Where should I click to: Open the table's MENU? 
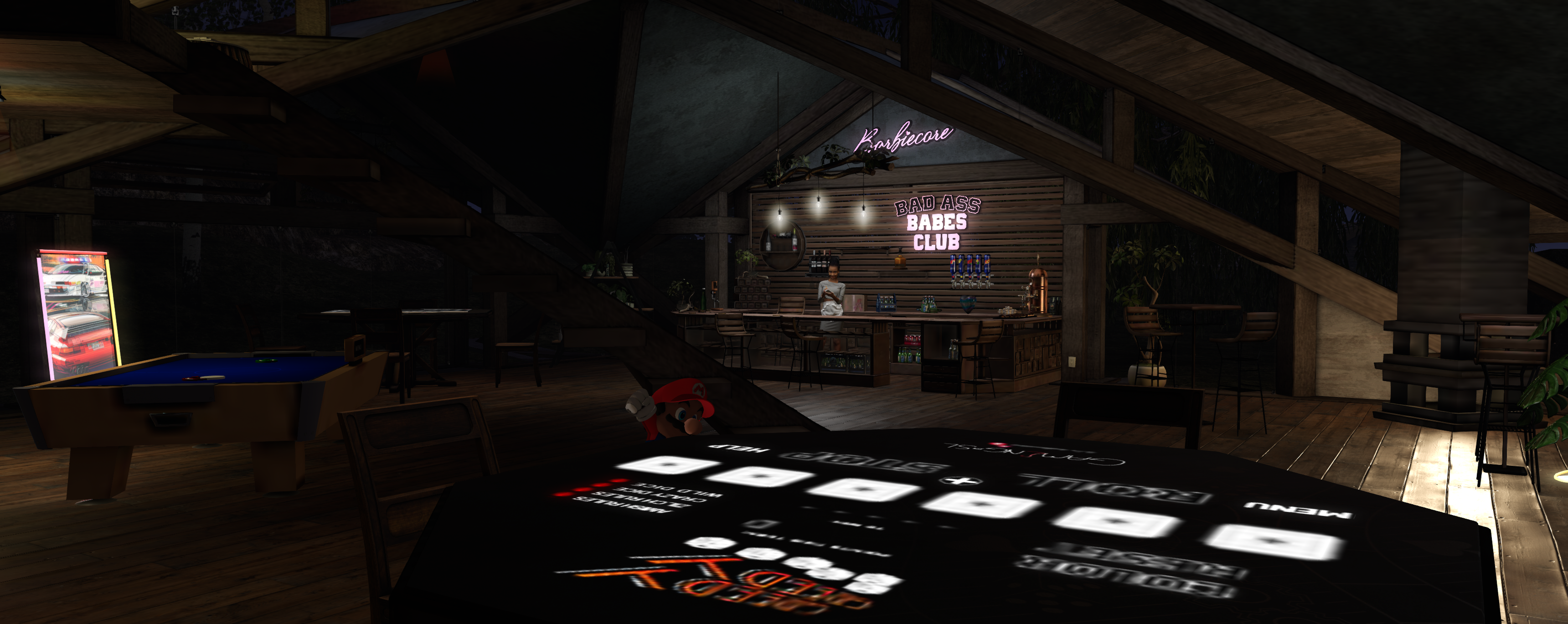(1297, 510)
